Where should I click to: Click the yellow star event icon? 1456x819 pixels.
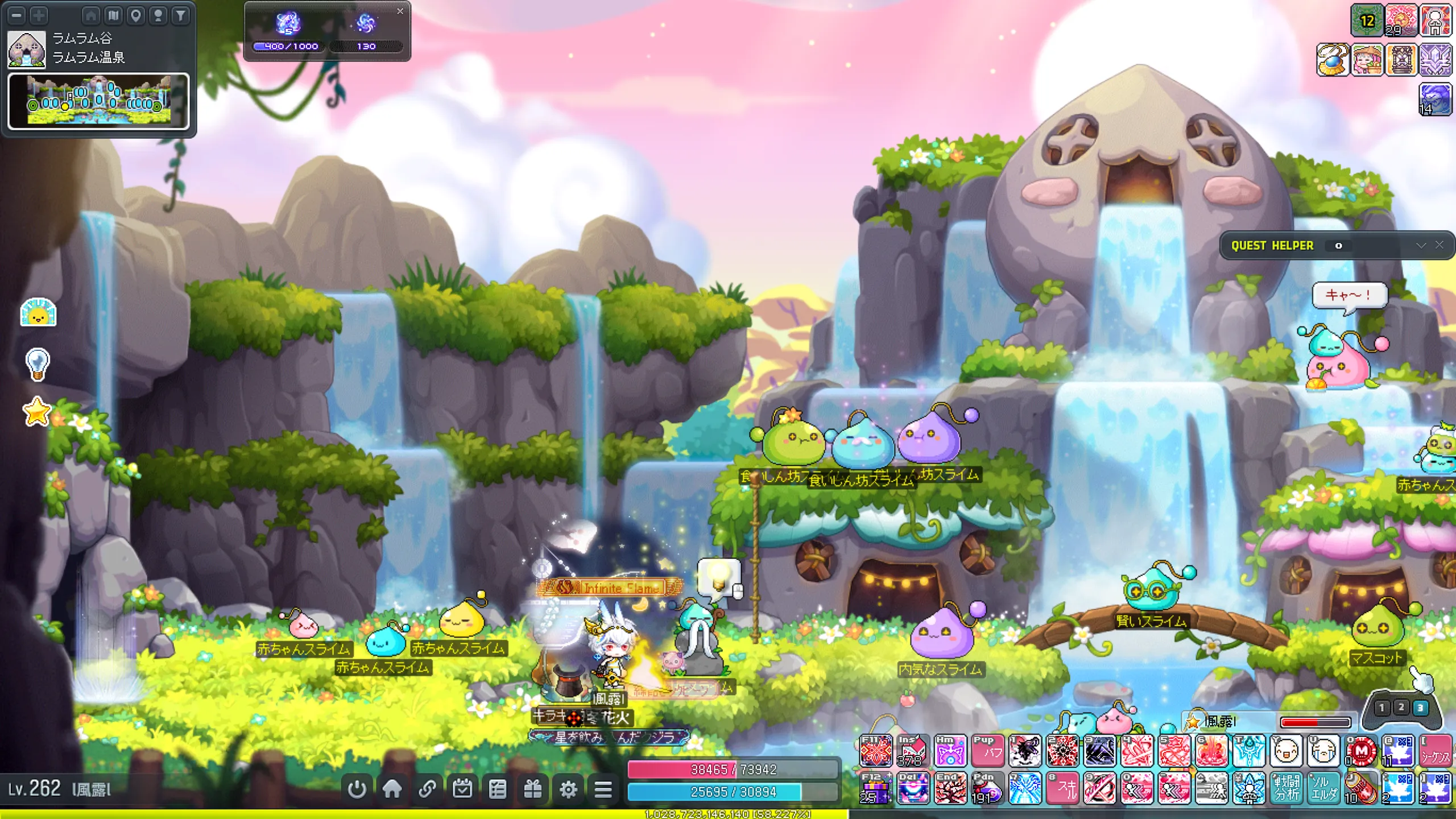coord(37,411)
